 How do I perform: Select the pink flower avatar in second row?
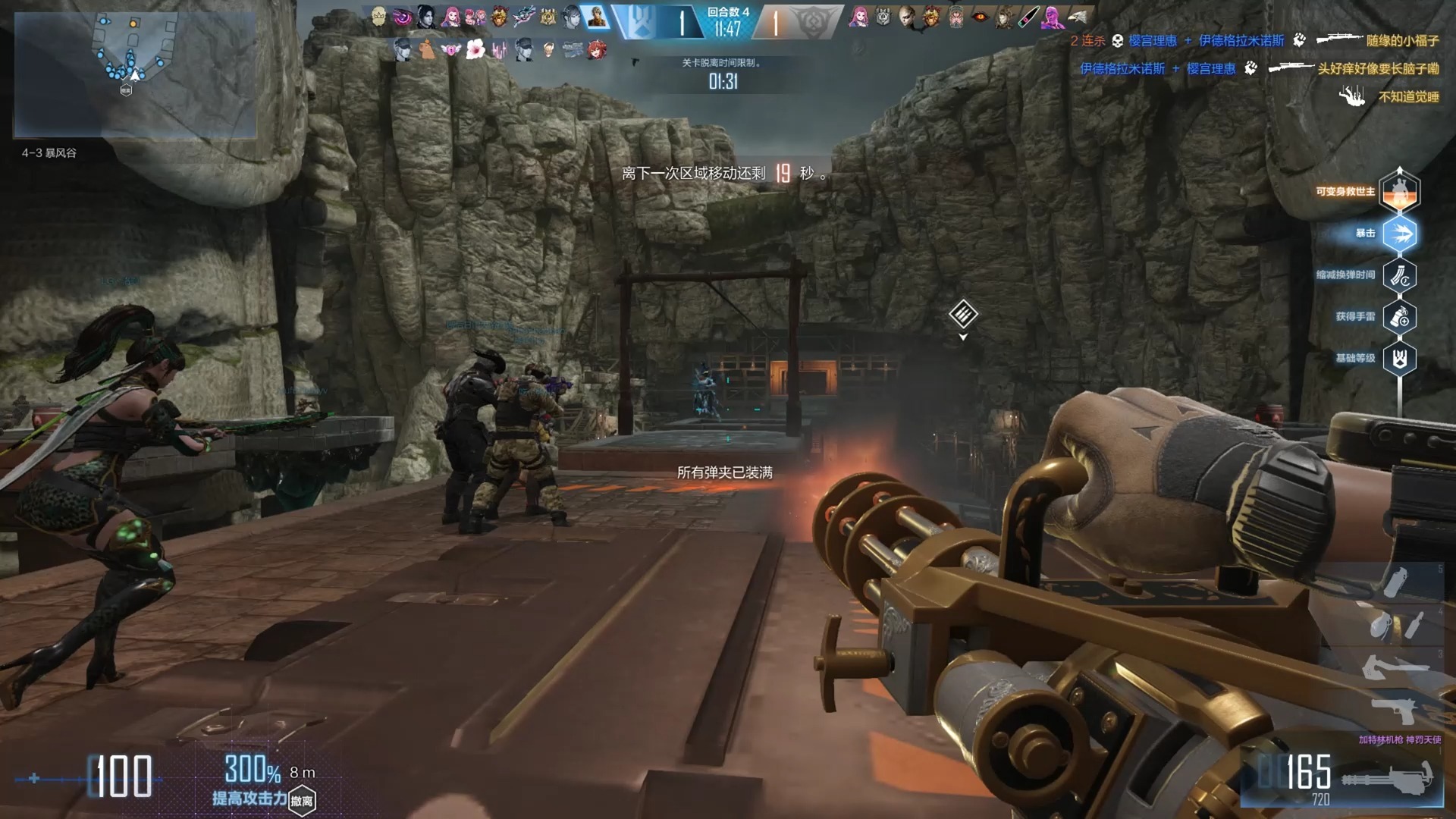point(475,50)
